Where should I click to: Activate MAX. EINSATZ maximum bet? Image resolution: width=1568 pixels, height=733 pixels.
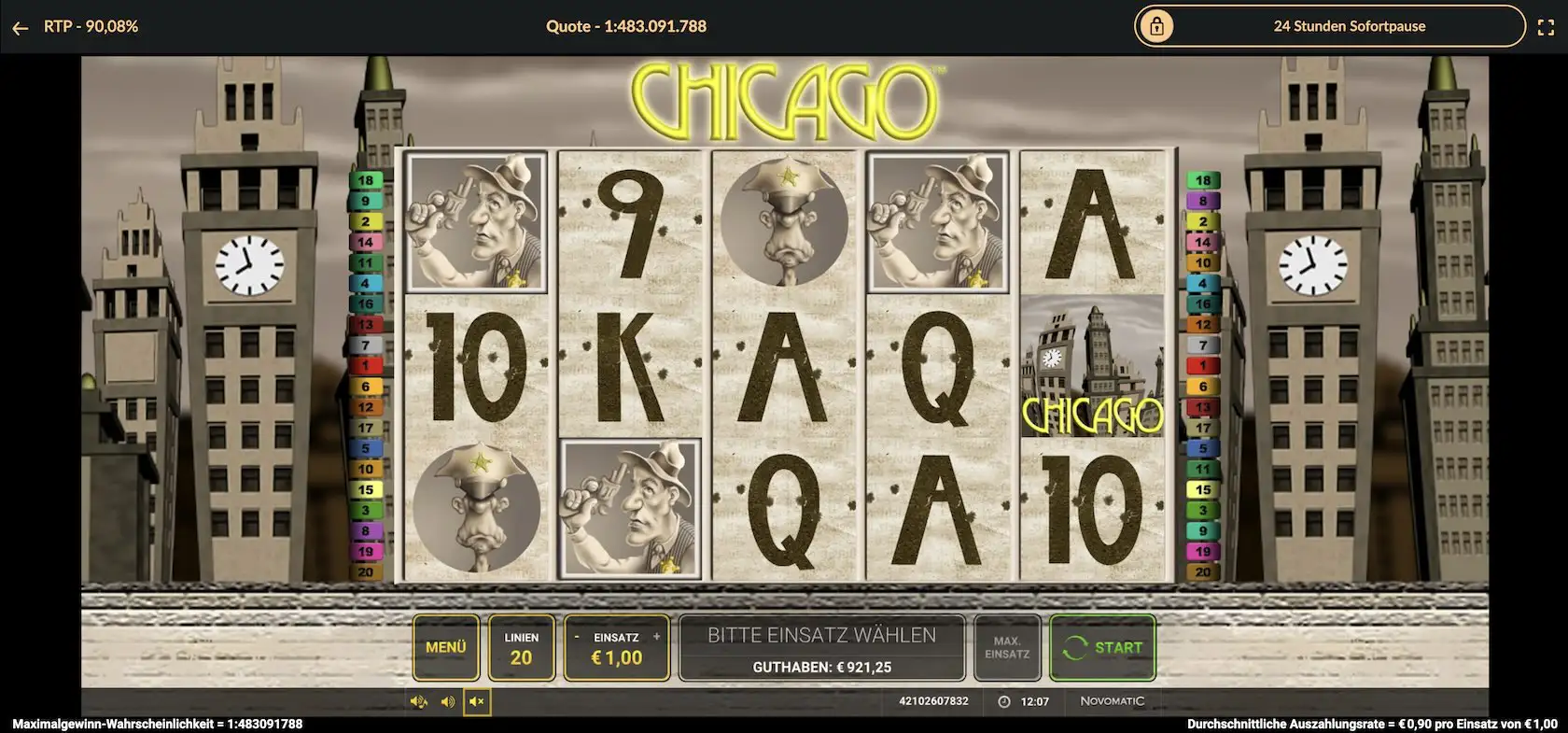pyautogui.click(x=1007, y=647)
